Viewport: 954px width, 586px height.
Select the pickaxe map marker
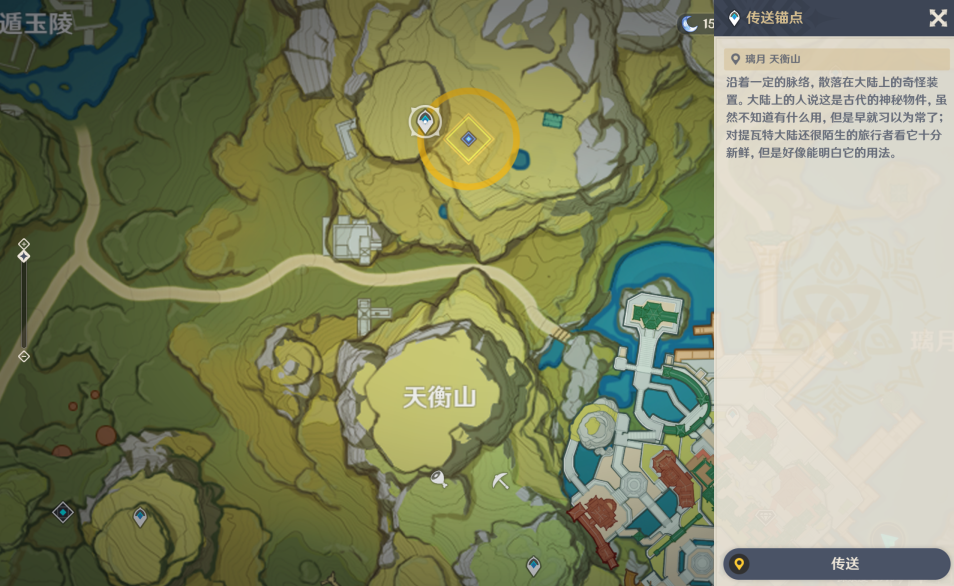point(500,482)
